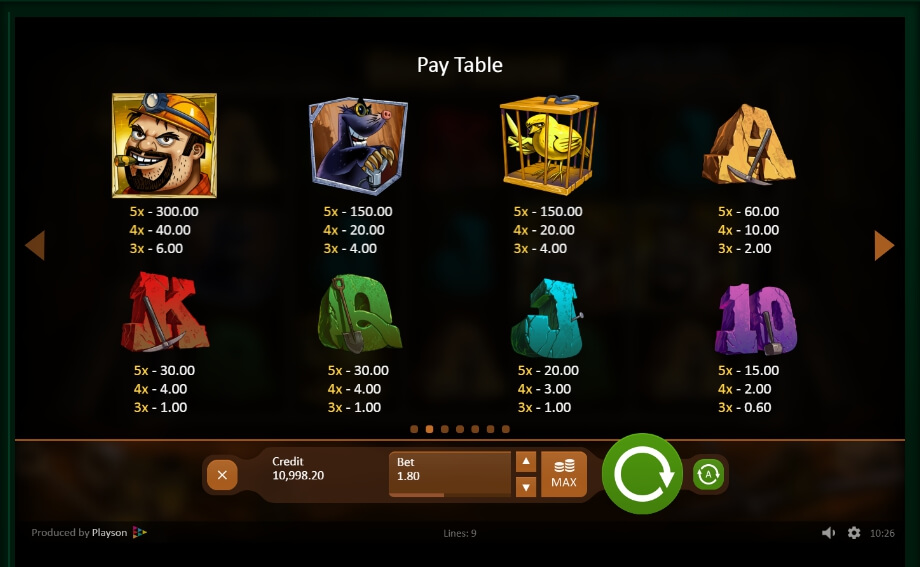
Task: Decrease the bet with the down arrow
Action: [526, 487]
